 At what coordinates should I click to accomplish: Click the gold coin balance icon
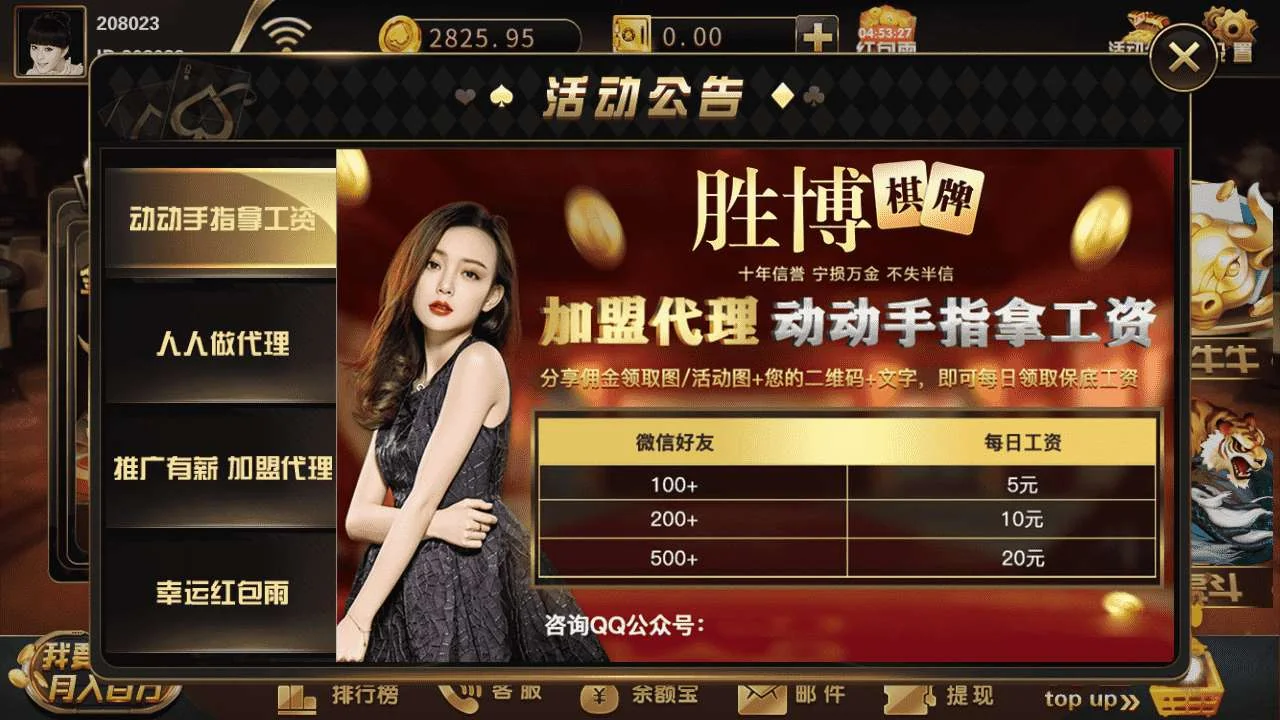pos(400,35)
